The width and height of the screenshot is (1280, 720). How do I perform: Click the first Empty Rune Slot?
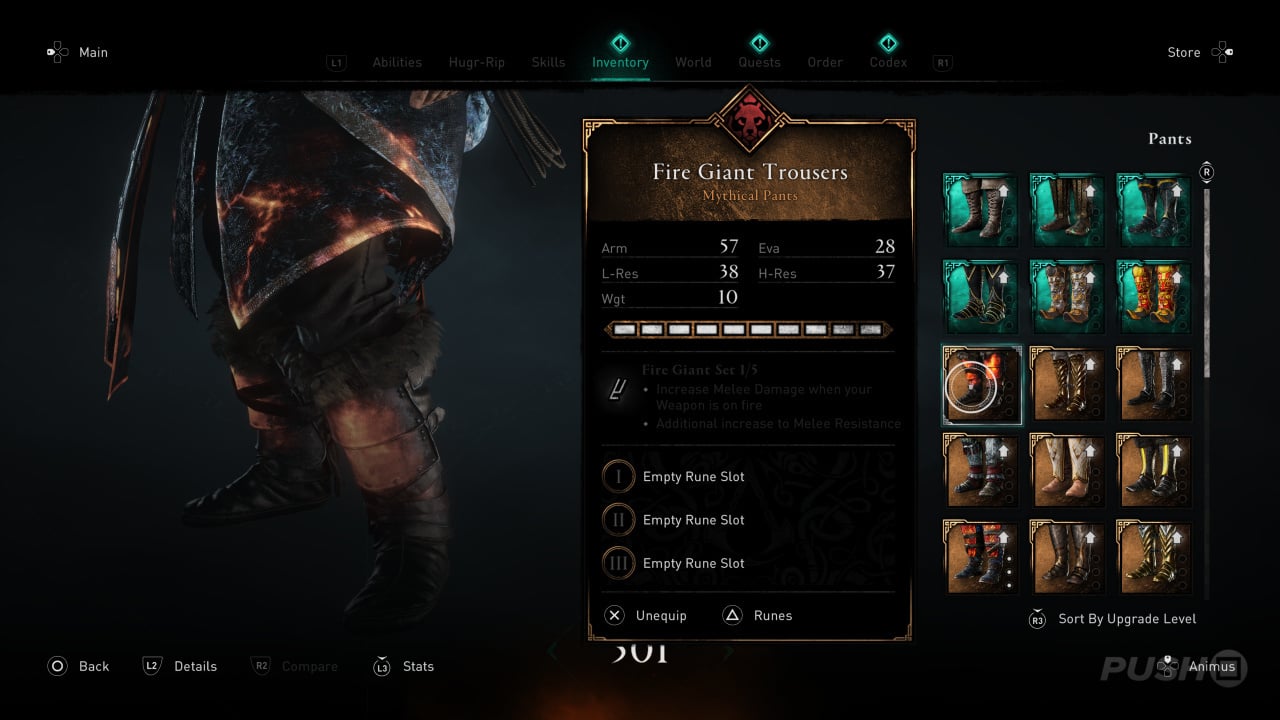[693, 477]
